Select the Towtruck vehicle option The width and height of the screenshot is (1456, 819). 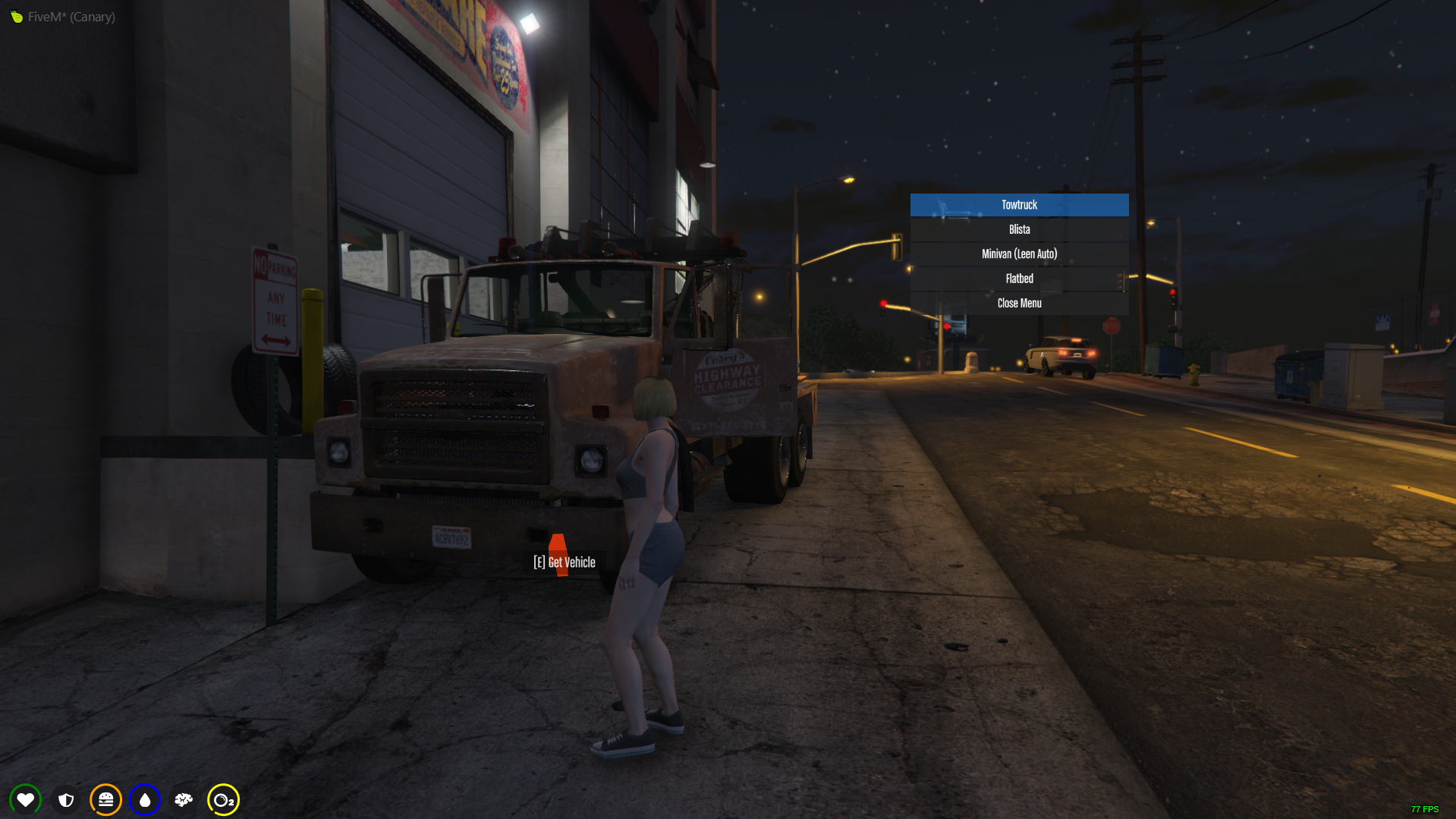[x=1019, y=205]
